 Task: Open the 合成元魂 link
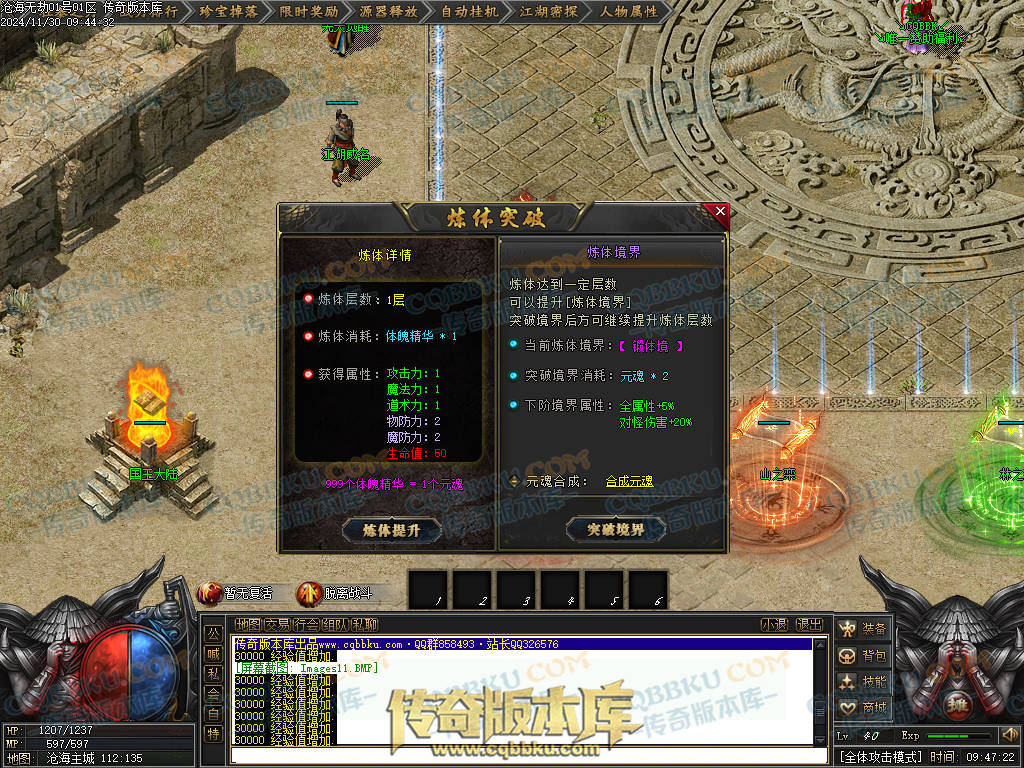pyautogui.click(x=629, y=482)
